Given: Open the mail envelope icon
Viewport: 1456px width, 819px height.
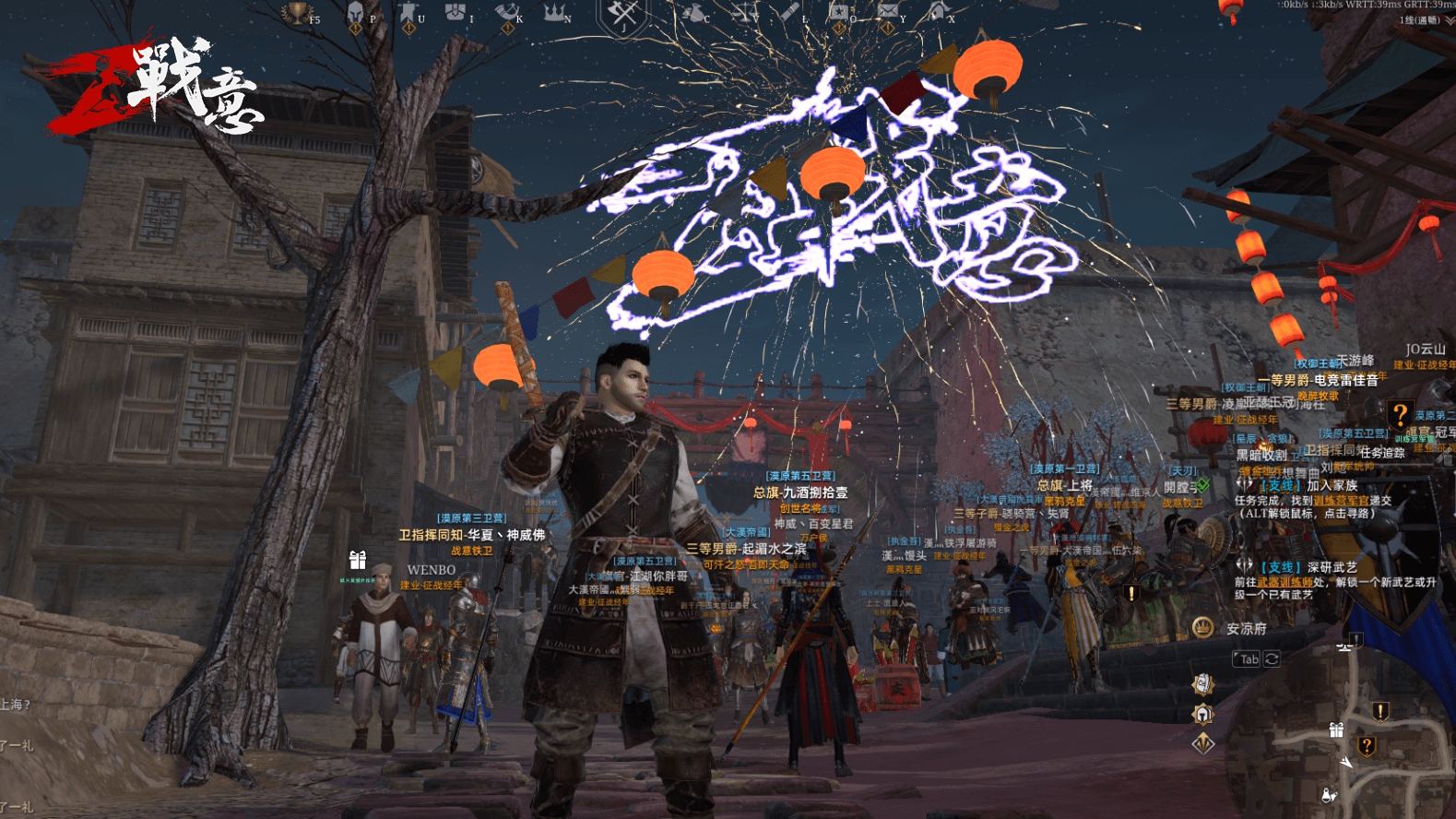Looking at the screenshot, I should coord(887,12).
